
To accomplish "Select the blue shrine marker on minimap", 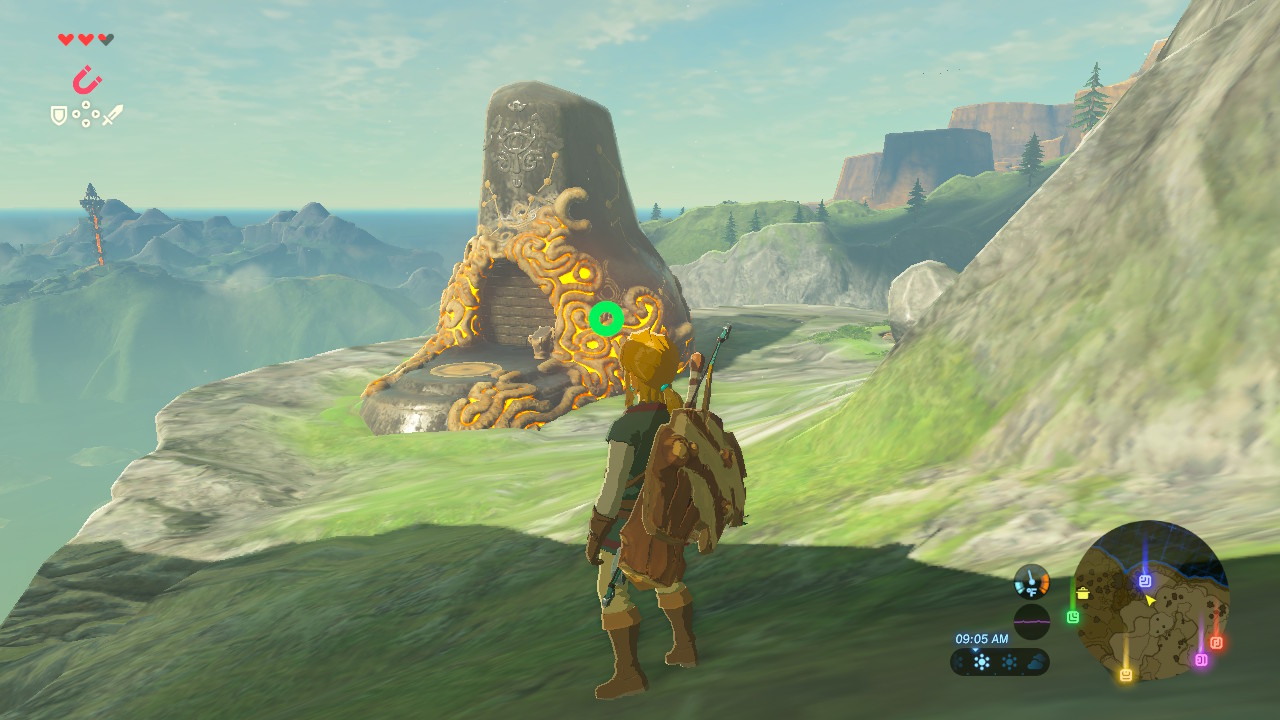I will click(1145, 580).
